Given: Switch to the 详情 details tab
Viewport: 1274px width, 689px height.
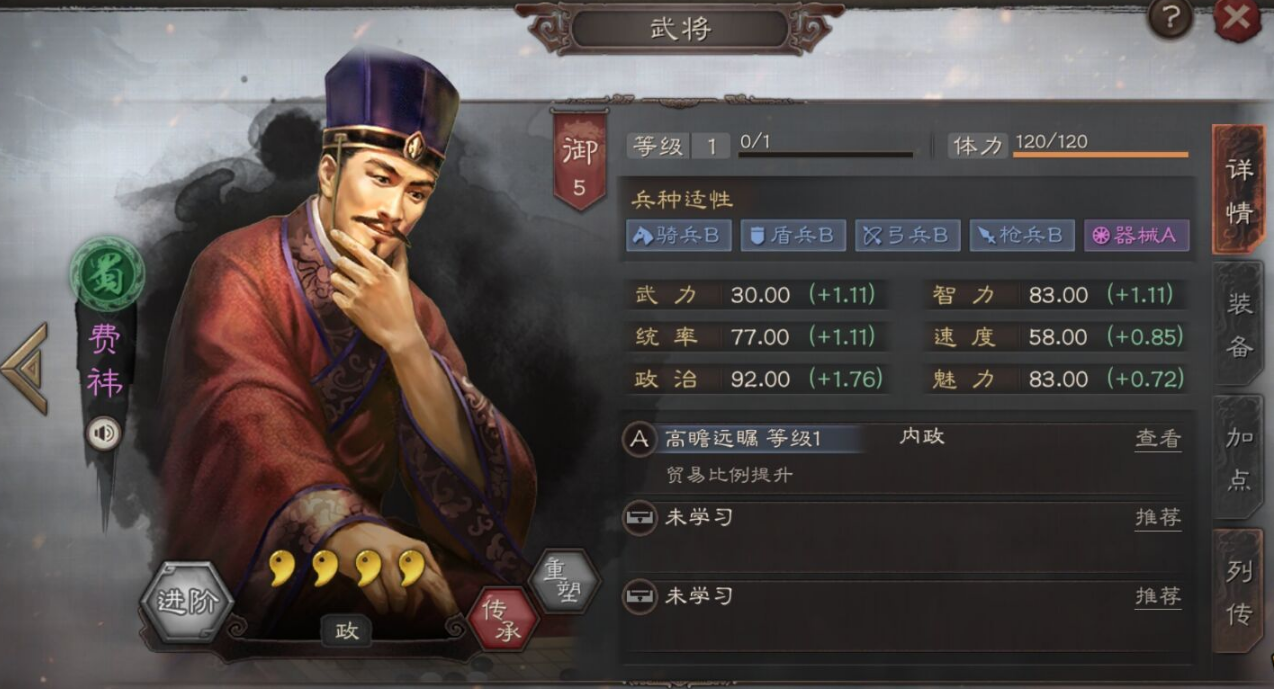Looking at the screenshot, I should click(x=1239, y=188).
